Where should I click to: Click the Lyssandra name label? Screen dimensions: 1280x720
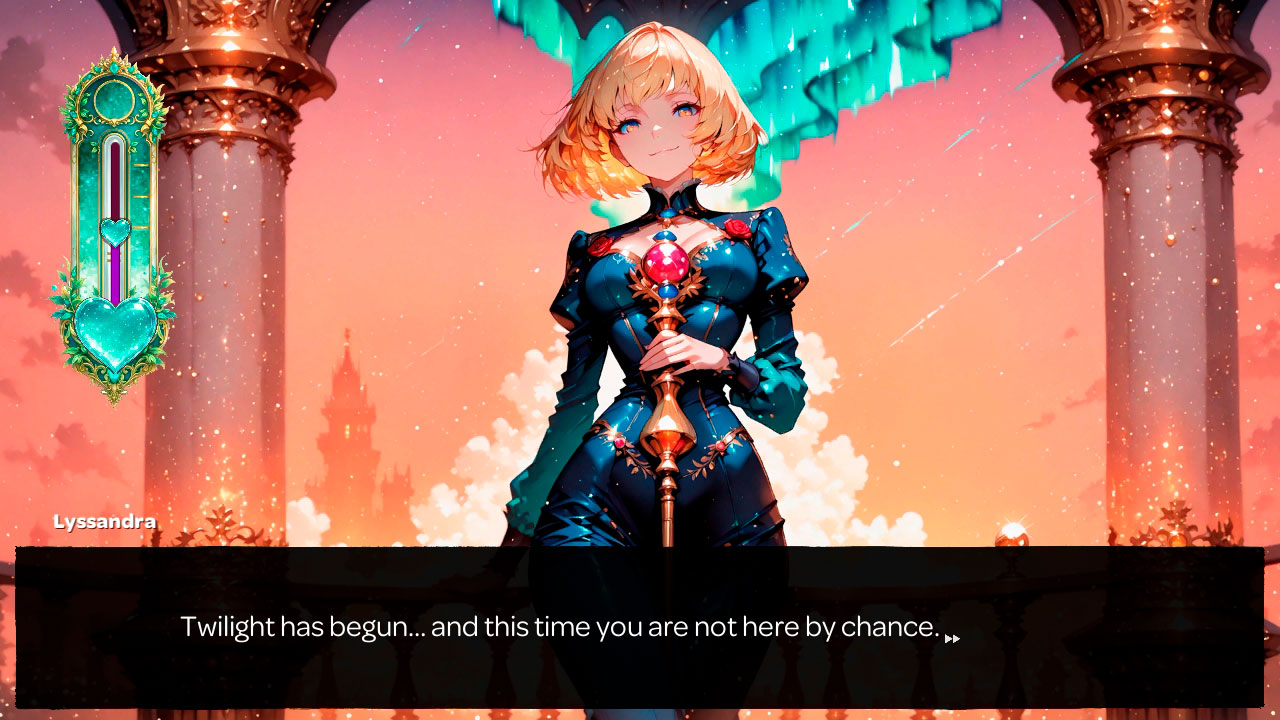coord(105,521)
